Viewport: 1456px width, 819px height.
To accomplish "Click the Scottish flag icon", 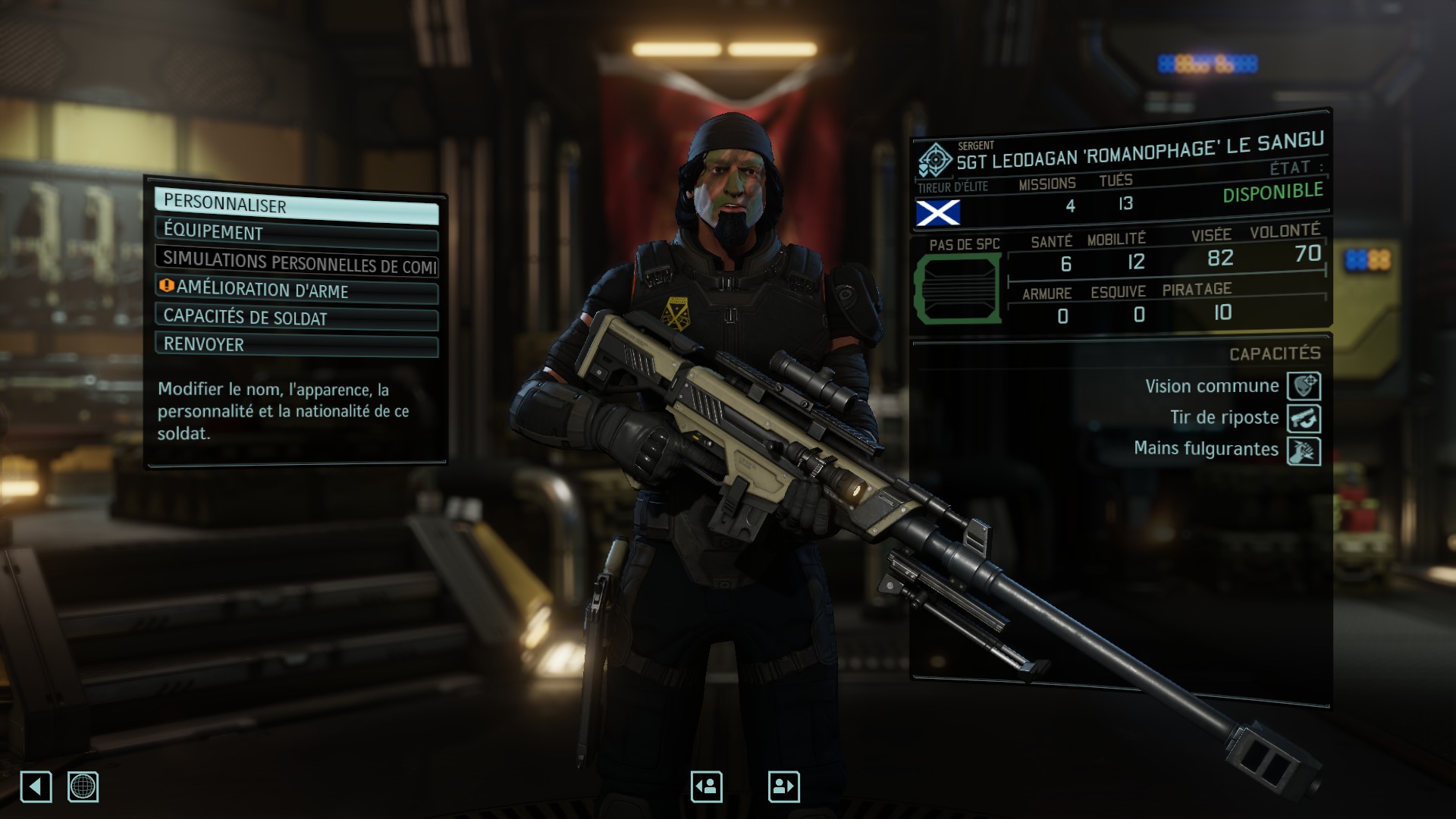I will (938, 213).
